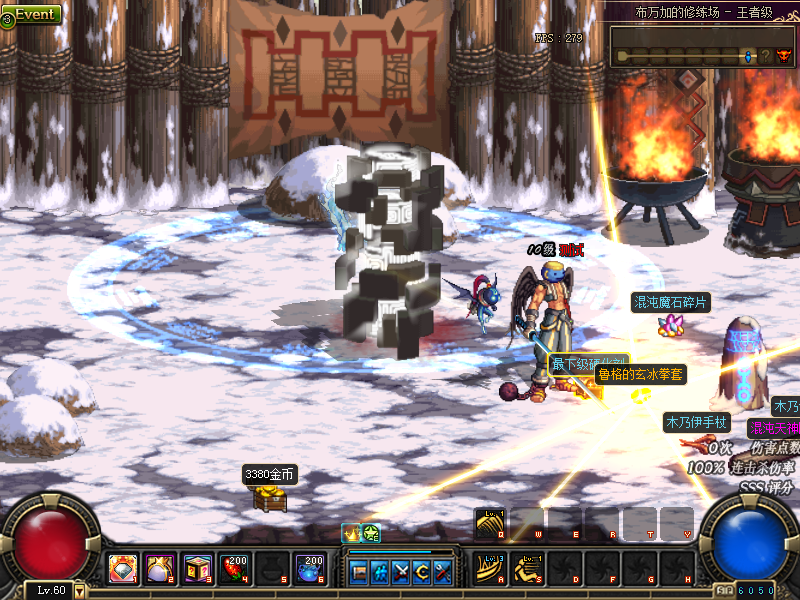Select the red boss room icon on minimap
The width and height of the screenshot is (800, 600).
(783, 56)
